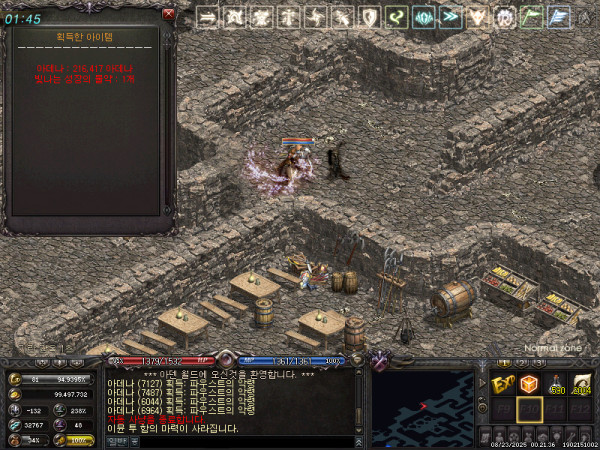Viewport: 600px width, 450px height.
Task: Use the potion slot with 530 count
Action: pos(555,384)
